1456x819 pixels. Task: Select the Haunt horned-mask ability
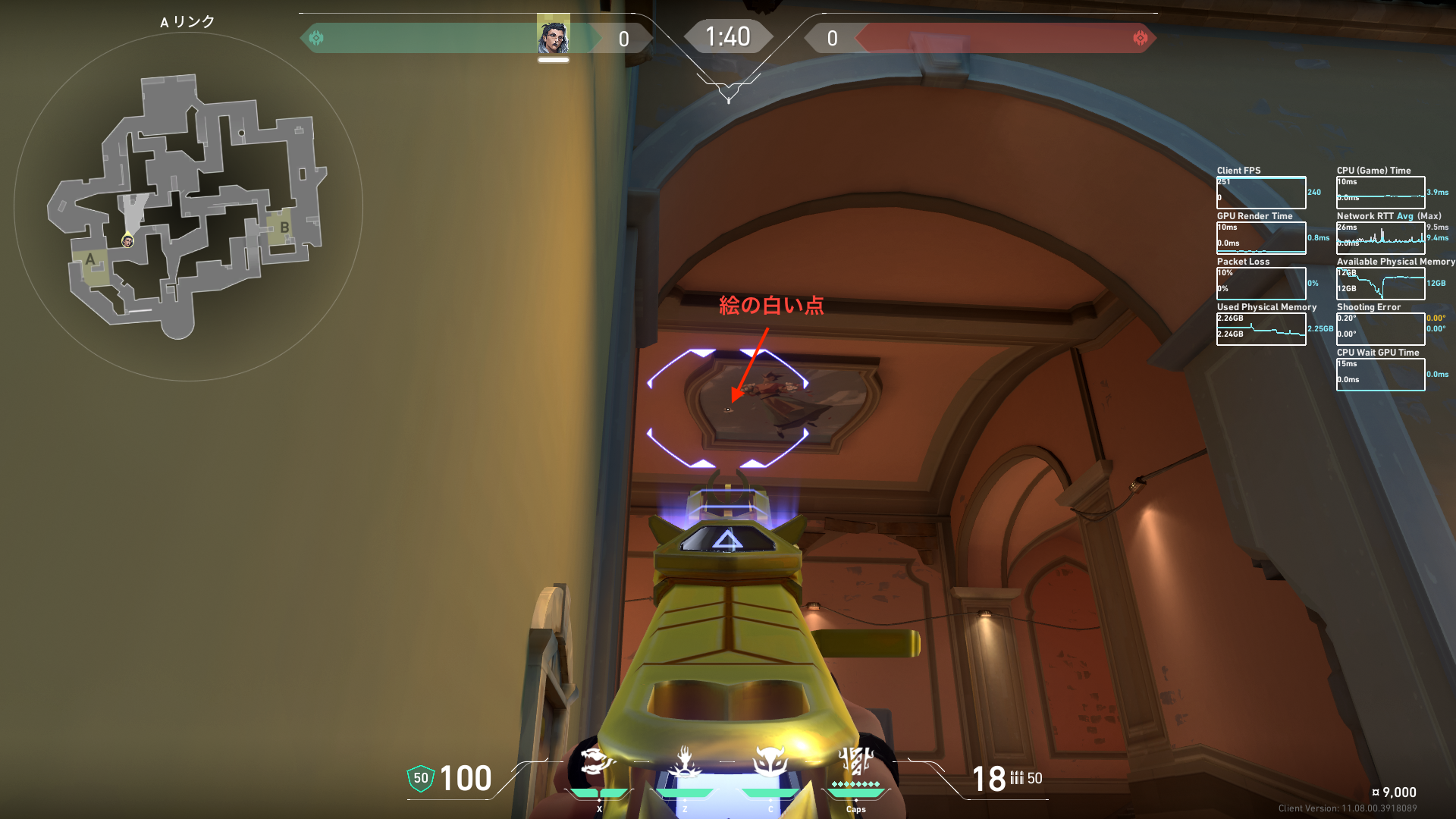pyautogui.click(x=770, y=761)
